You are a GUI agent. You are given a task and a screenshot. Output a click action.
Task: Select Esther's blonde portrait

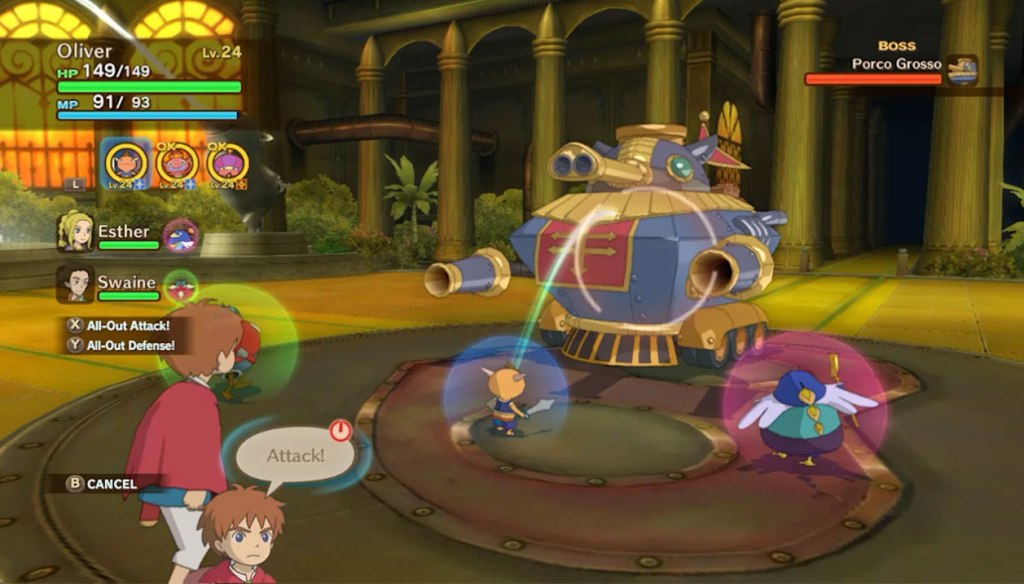[x=76, y=232]
